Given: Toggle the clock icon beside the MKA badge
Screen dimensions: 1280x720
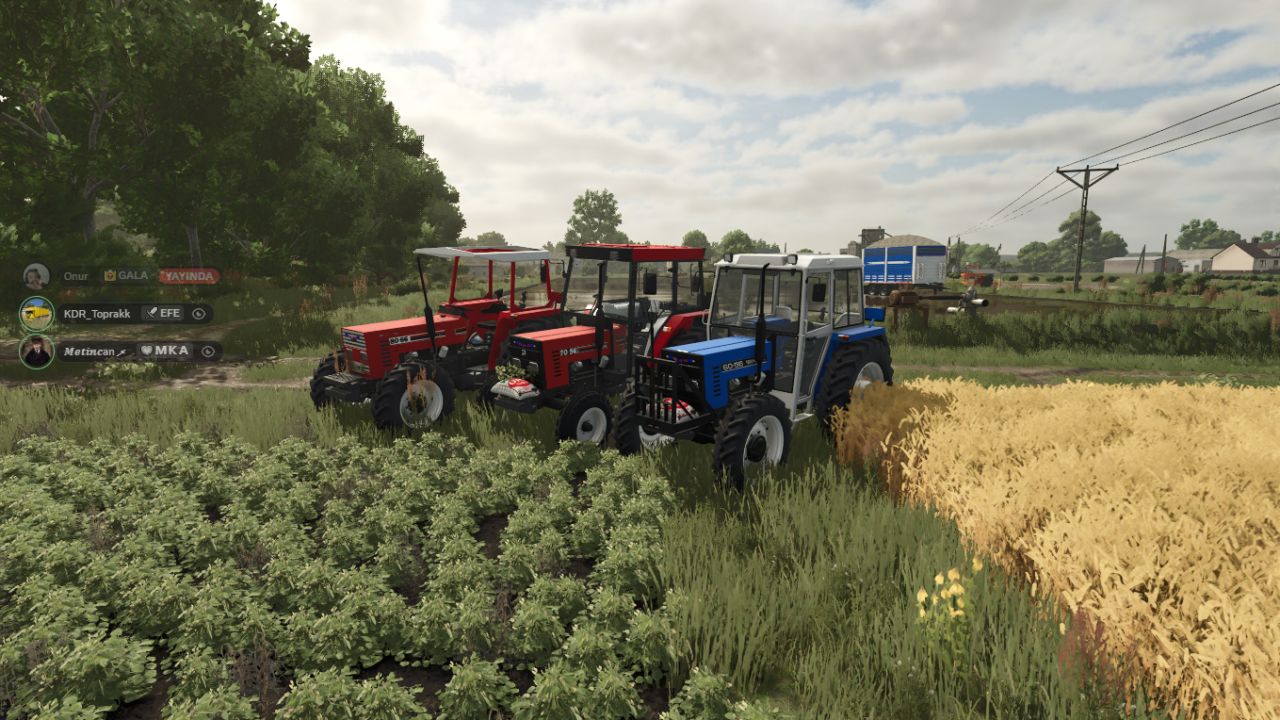Looking at the screenshot, I should click(x=208, y=352).
